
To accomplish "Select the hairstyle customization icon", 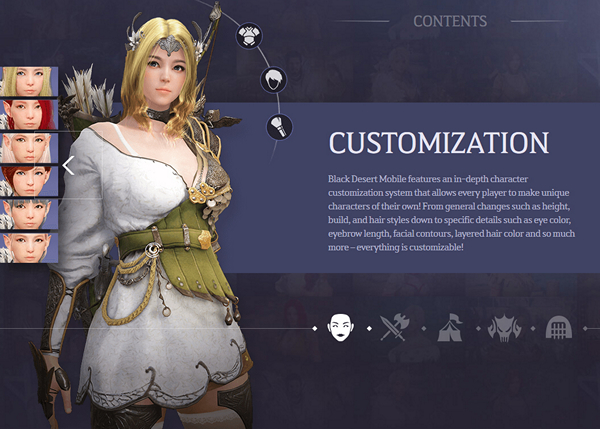I will point(272,81).
